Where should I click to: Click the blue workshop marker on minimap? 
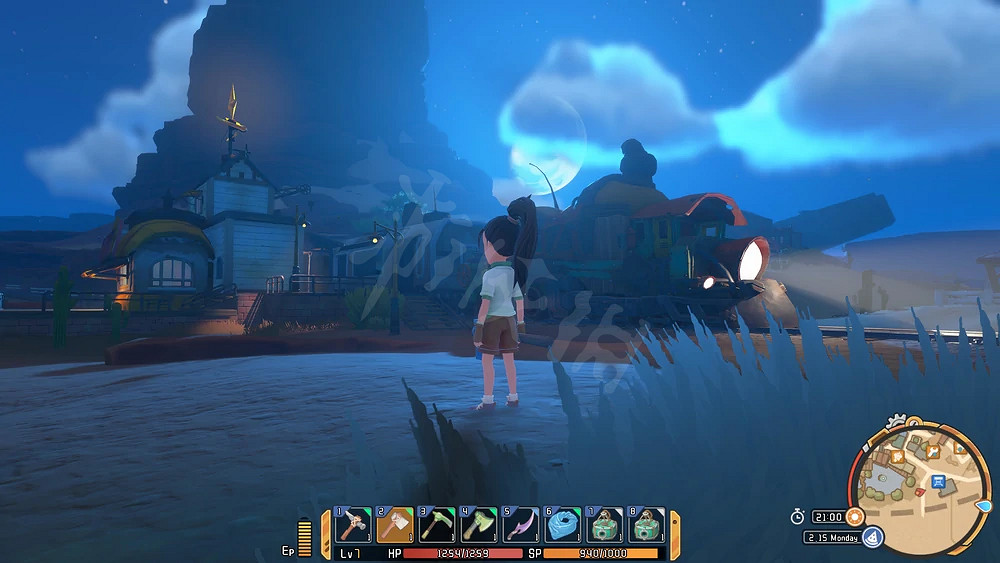pyautogui.click(x=938, y=481)
